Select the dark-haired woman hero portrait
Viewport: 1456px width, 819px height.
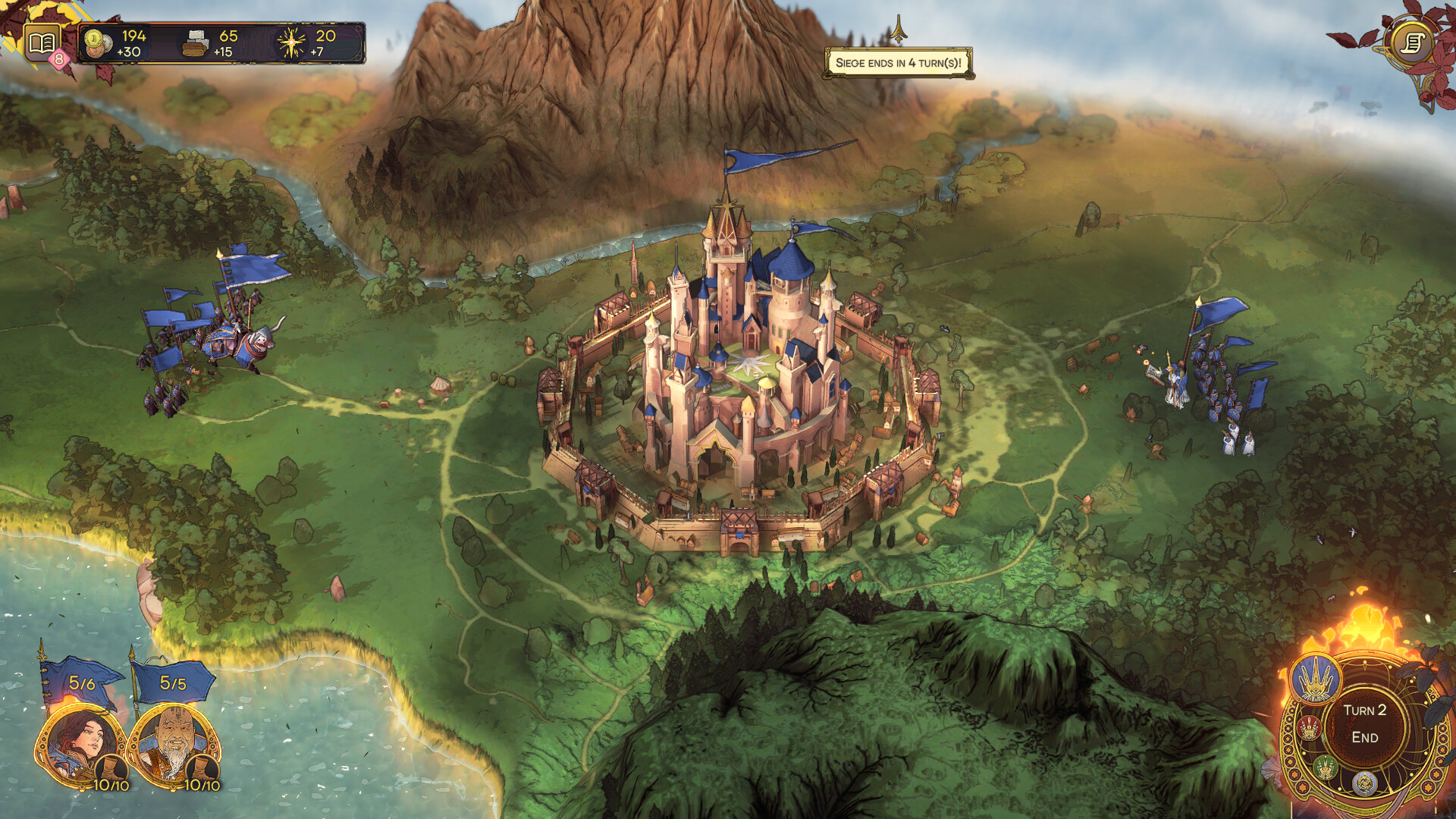pyautogui.click(x=80, y=745)
